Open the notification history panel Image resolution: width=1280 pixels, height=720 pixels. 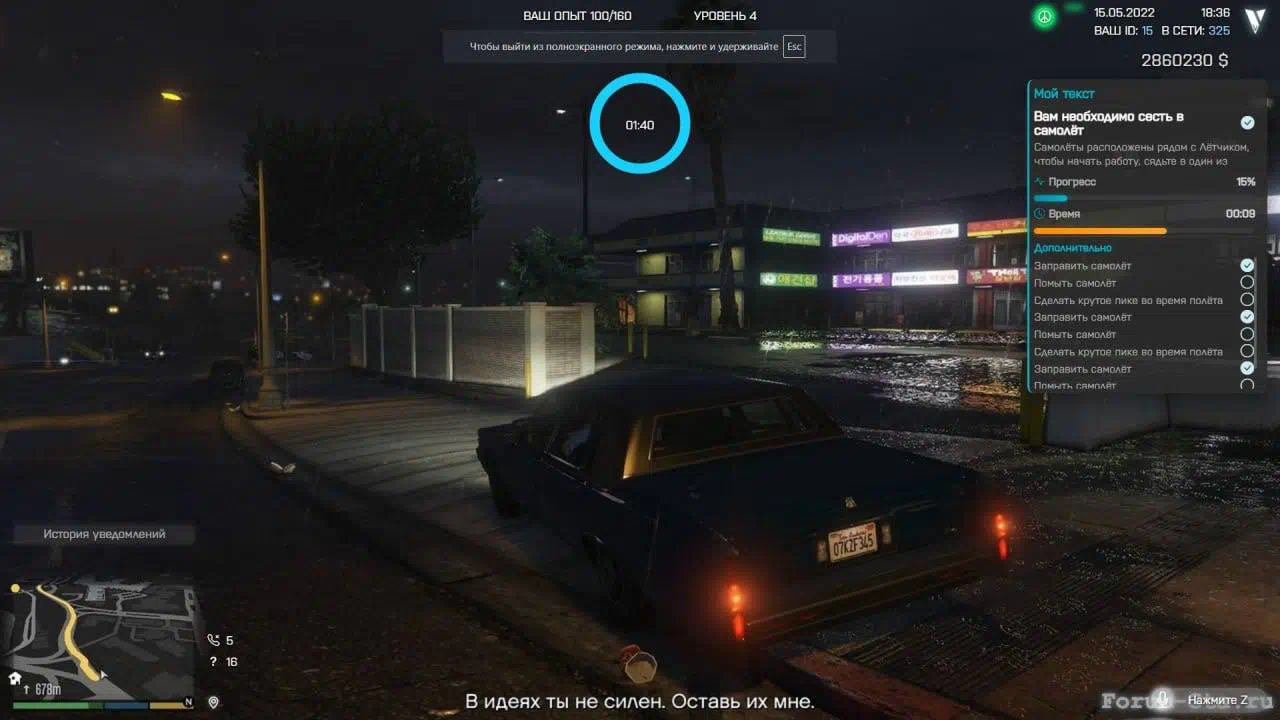(104, 534)
